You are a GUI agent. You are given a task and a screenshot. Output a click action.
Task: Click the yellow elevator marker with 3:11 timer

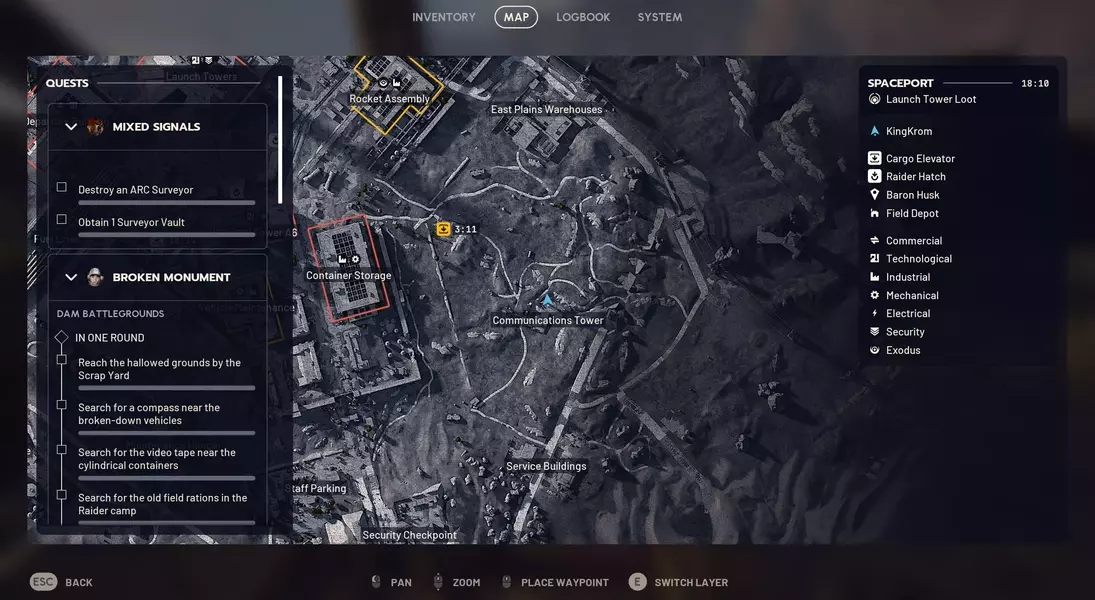click(x=444, y=229)
